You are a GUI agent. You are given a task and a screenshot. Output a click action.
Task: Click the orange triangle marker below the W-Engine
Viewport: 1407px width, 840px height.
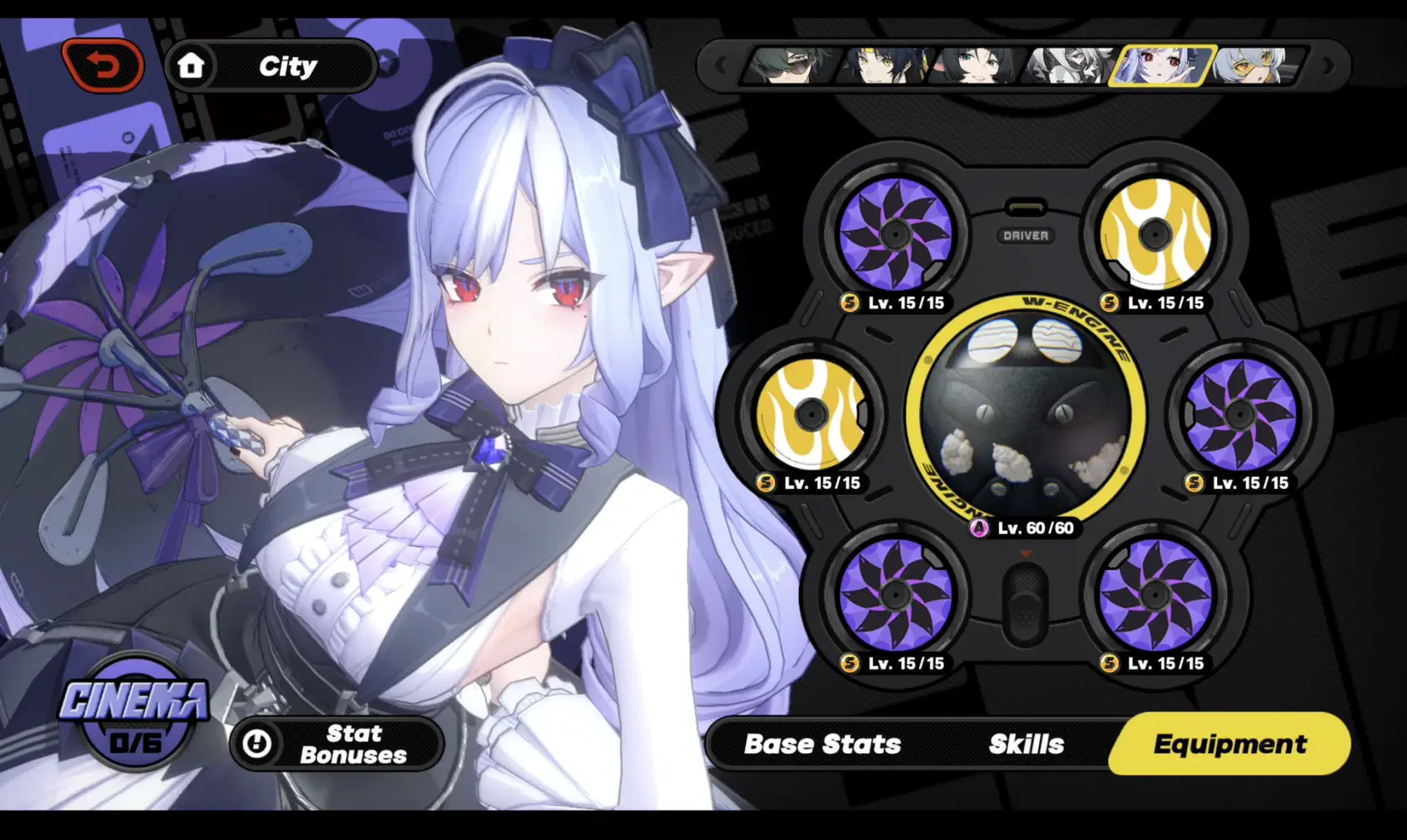coord(1025,553)
